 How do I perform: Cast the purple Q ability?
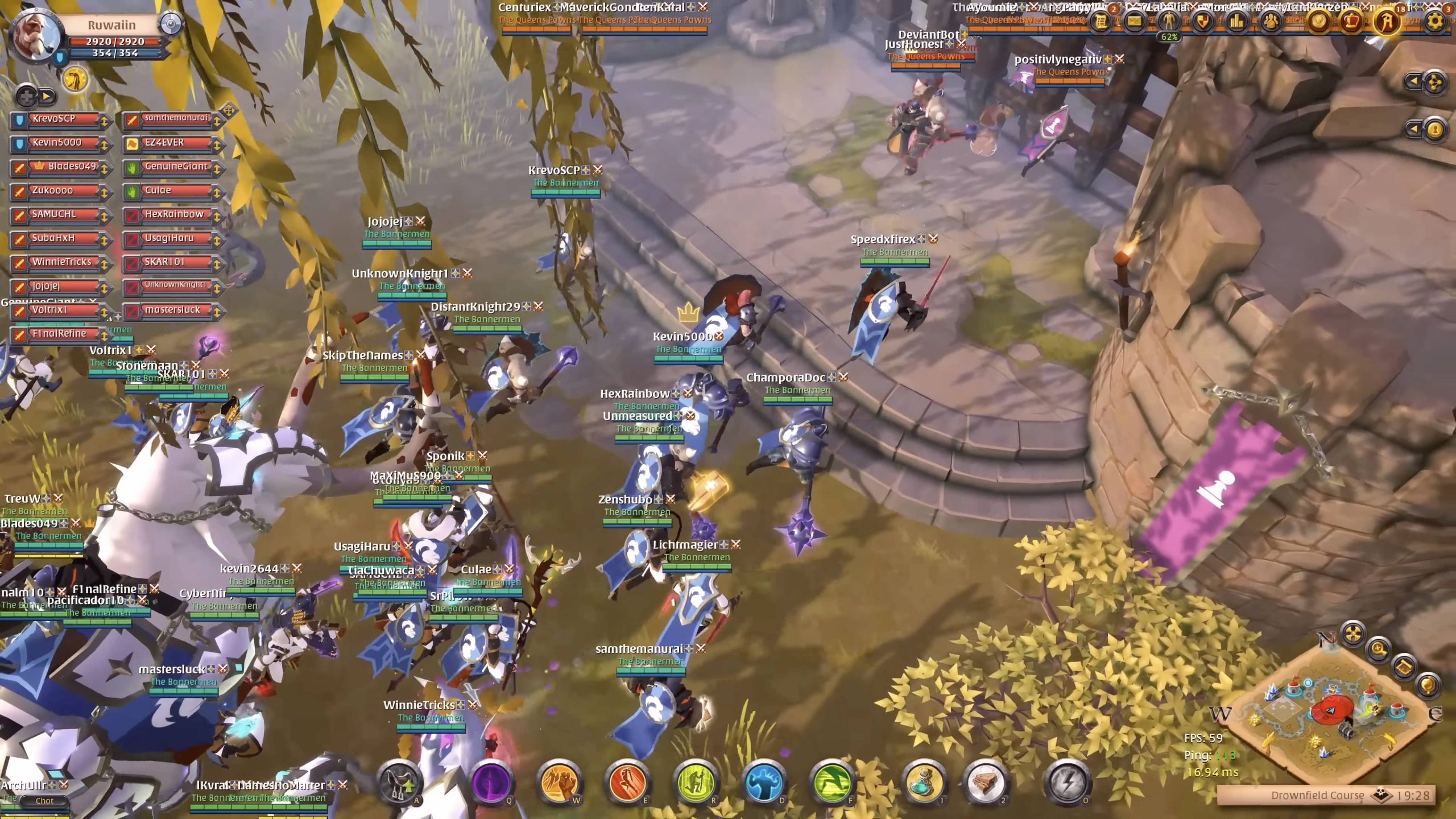[x=491, y=783]
